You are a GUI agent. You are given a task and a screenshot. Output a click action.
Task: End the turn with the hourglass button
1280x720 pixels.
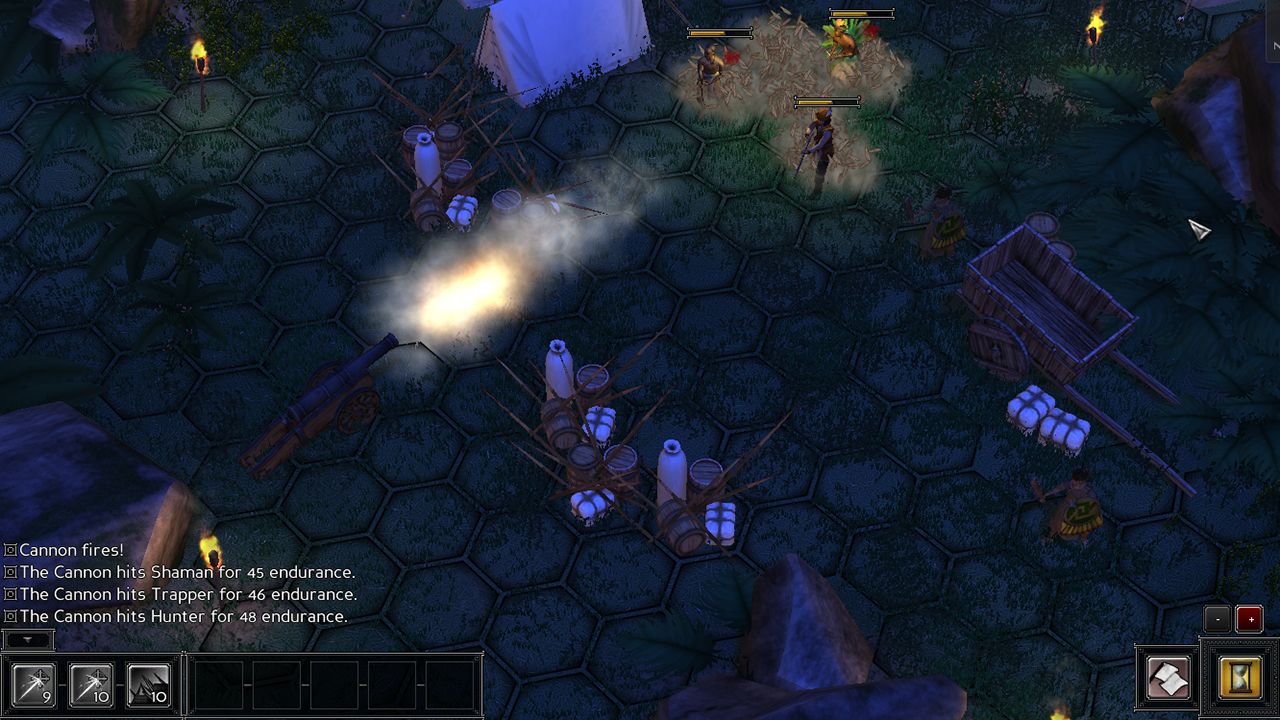coord(1240,679)
